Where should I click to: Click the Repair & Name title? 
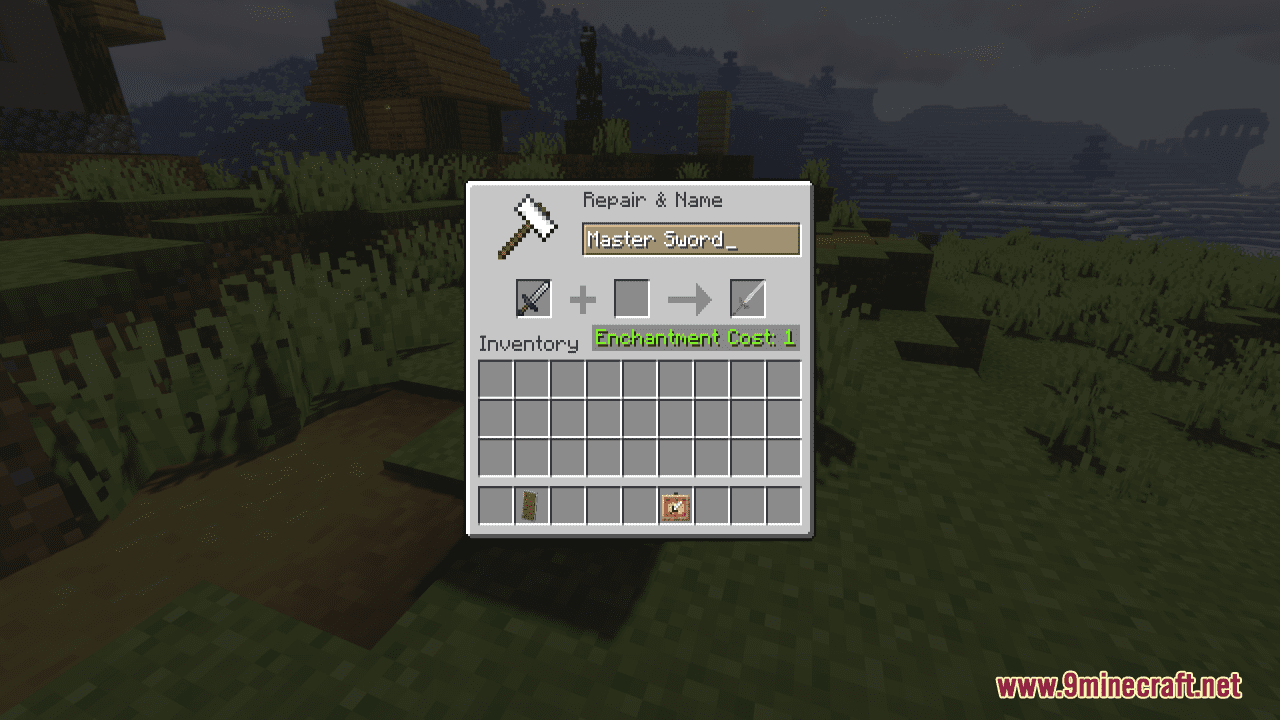click(651, 200)
